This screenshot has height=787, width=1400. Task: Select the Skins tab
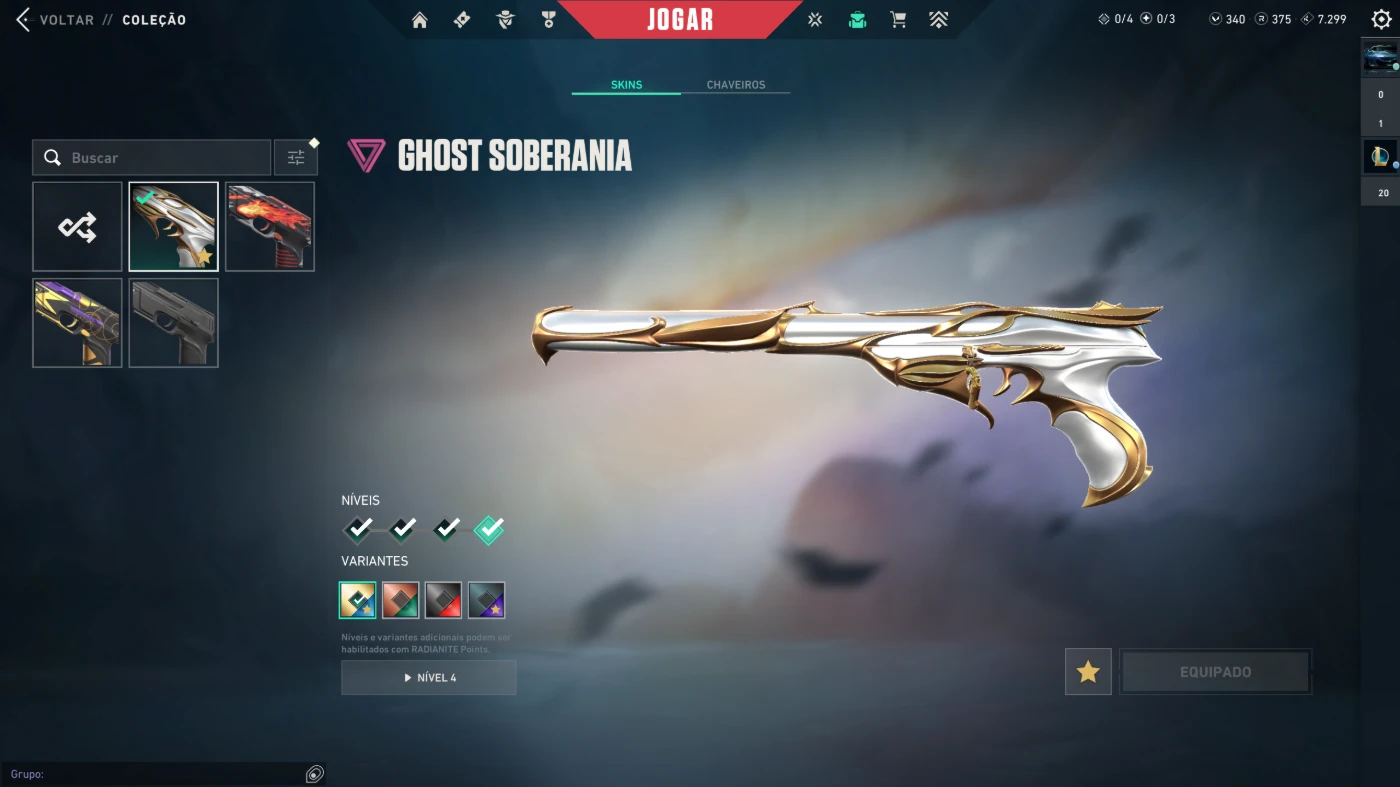(x=626, y=85)
